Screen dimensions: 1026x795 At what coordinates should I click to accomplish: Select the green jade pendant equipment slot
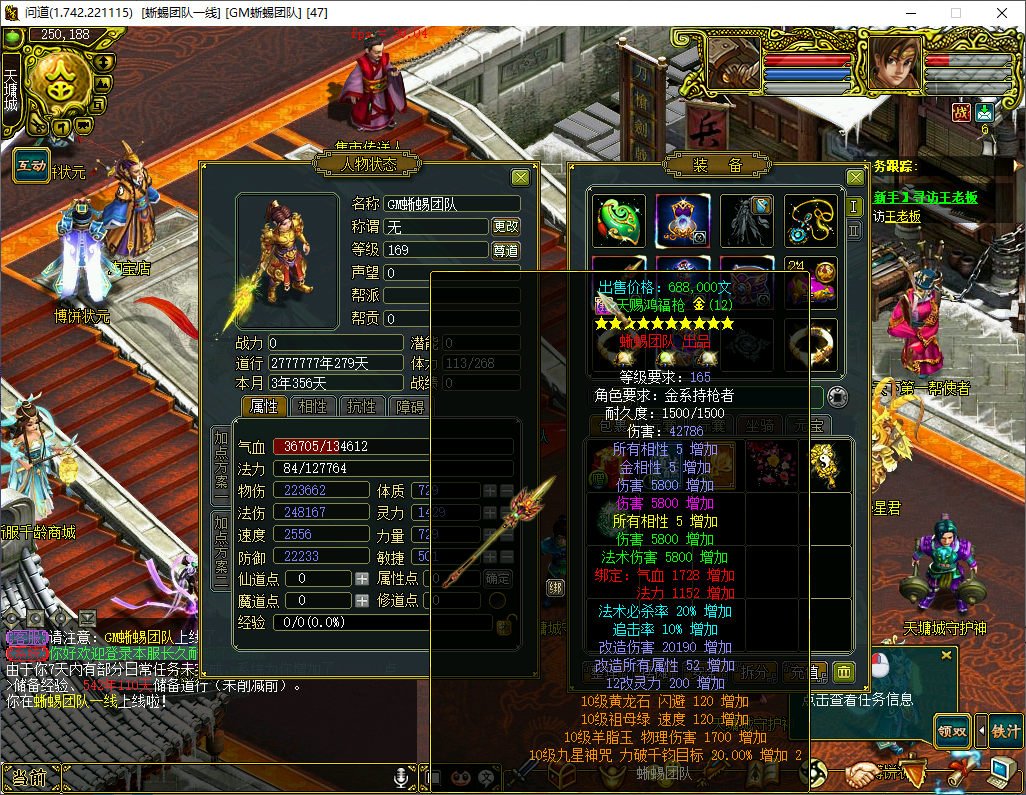619,220
